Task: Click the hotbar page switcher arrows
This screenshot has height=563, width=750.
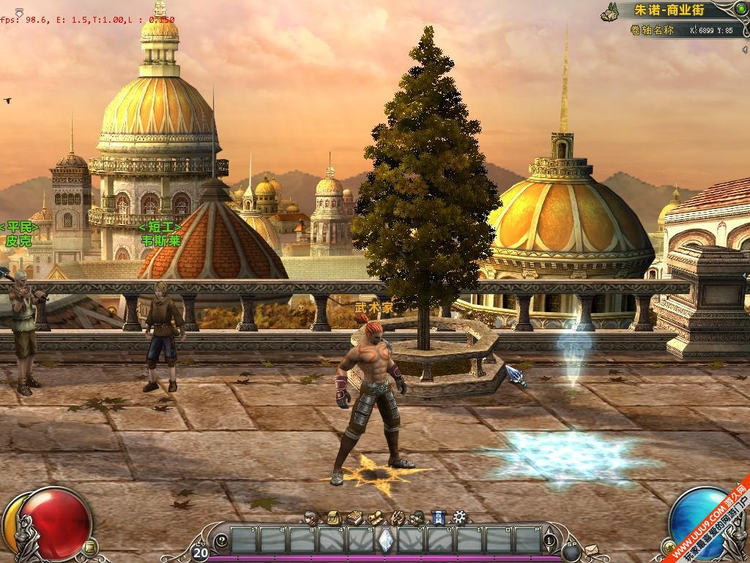Action: (548, 540)
